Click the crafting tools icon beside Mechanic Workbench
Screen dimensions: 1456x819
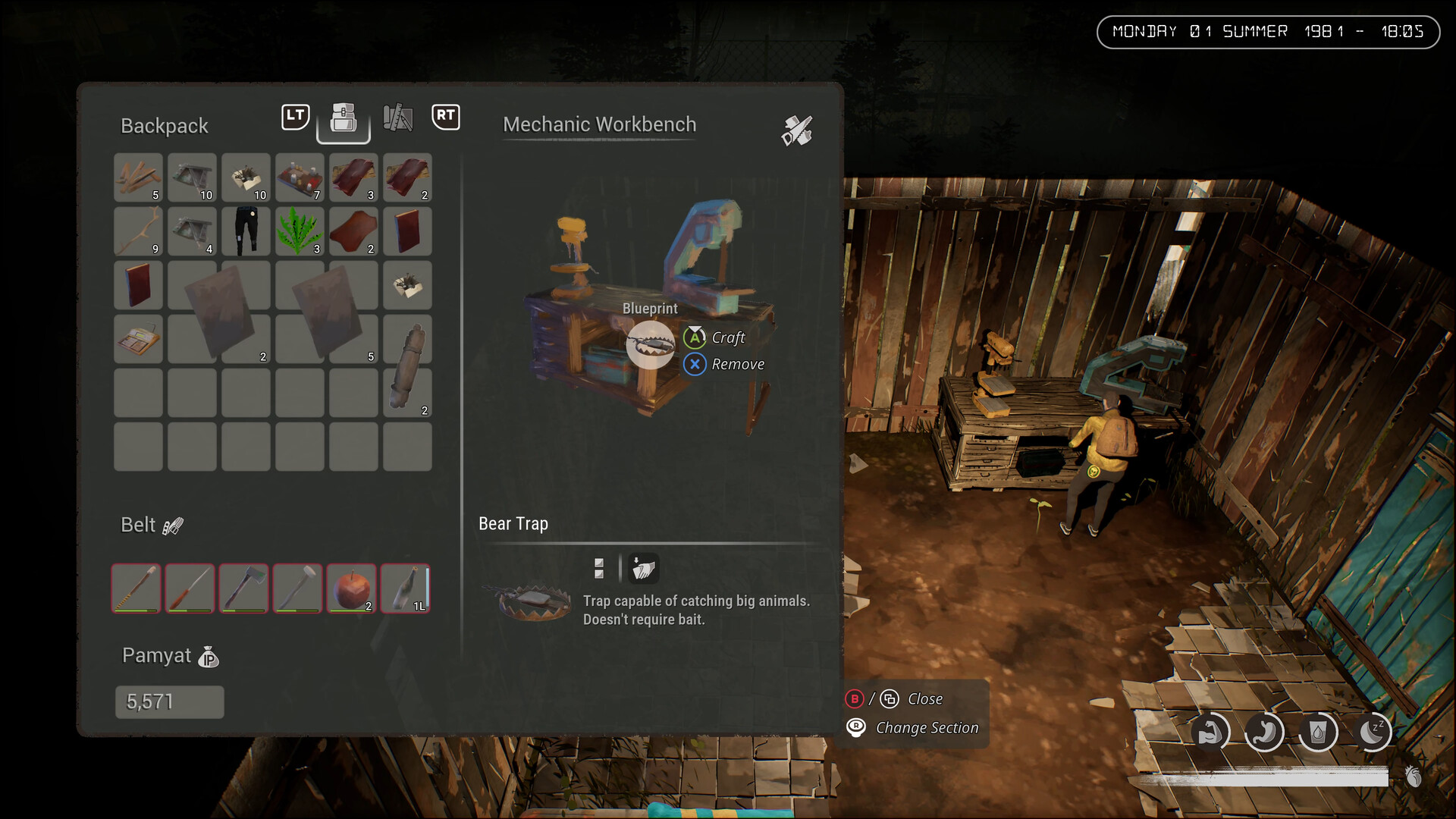click(x=797, y=130)
